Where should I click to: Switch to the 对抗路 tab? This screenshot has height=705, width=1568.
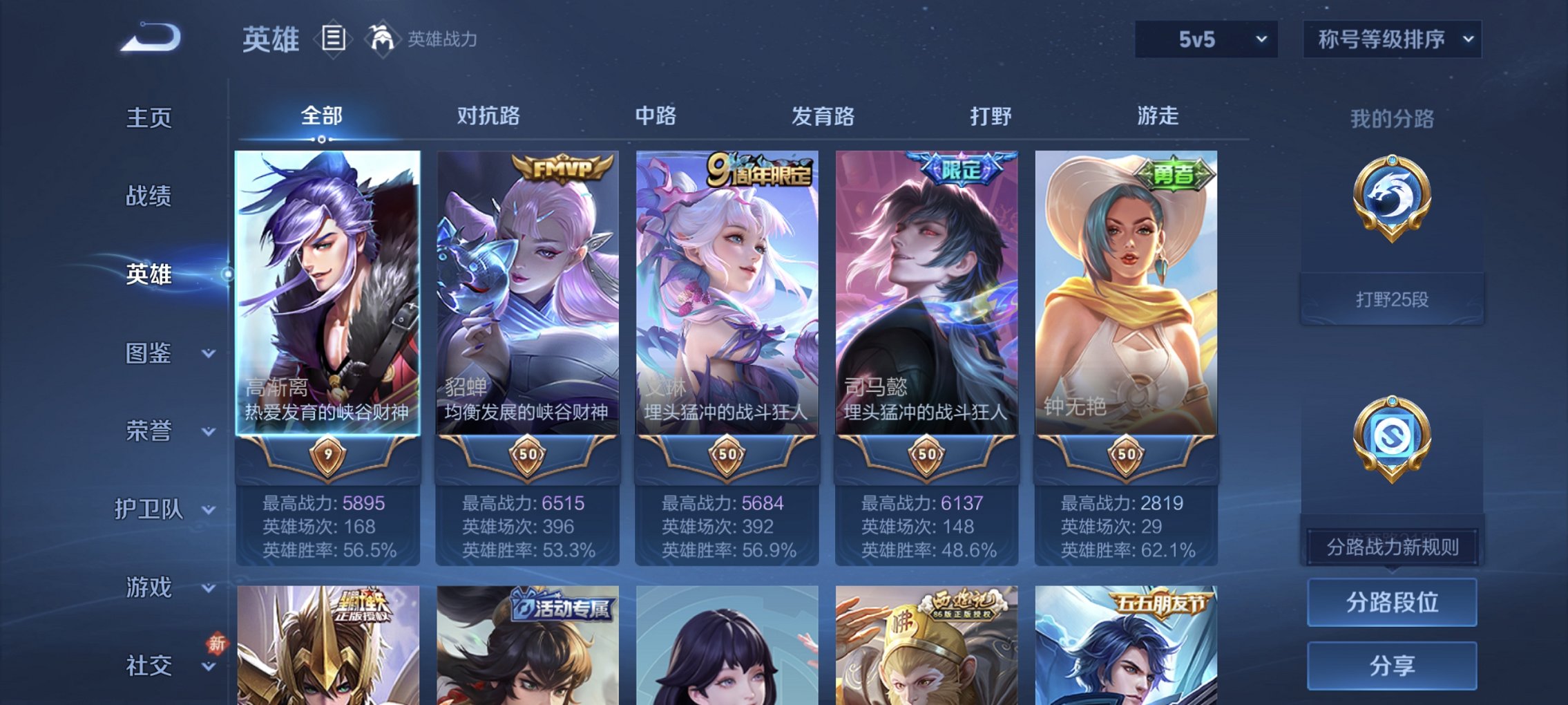tap(489, 116)
